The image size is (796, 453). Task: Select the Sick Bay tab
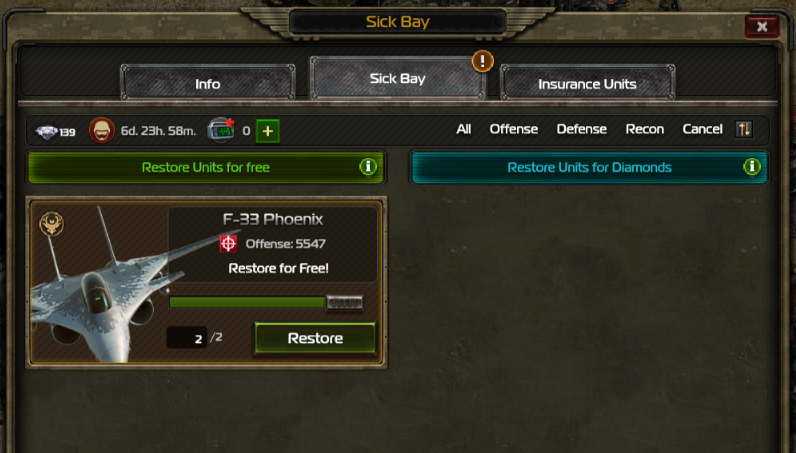tap(397, 78)
